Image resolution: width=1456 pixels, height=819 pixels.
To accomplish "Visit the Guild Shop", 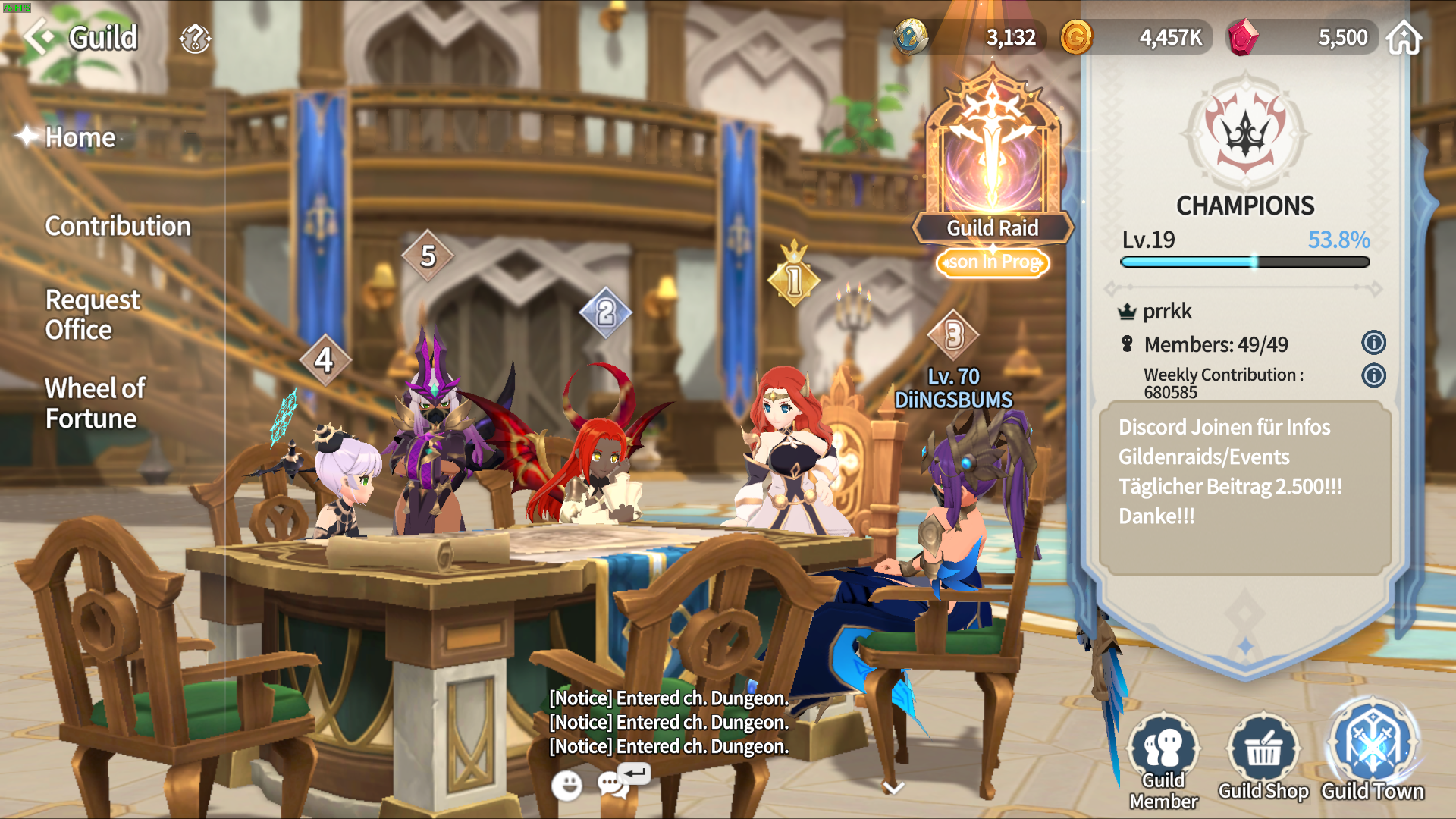I will 1263,758.
